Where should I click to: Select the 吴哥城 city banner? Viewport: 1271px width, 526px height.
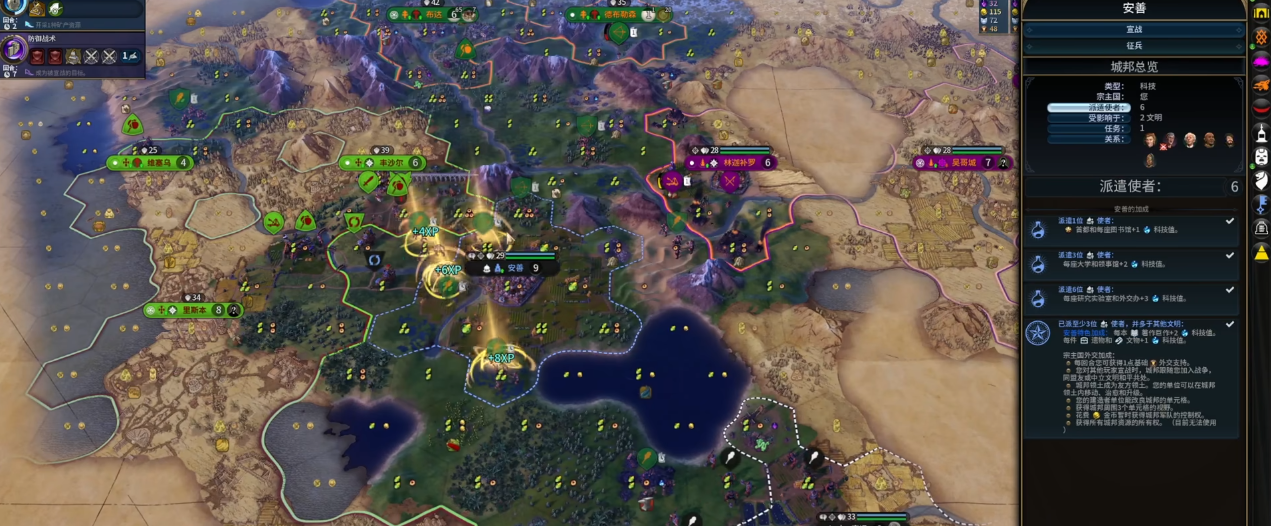(x=962, y=163)
